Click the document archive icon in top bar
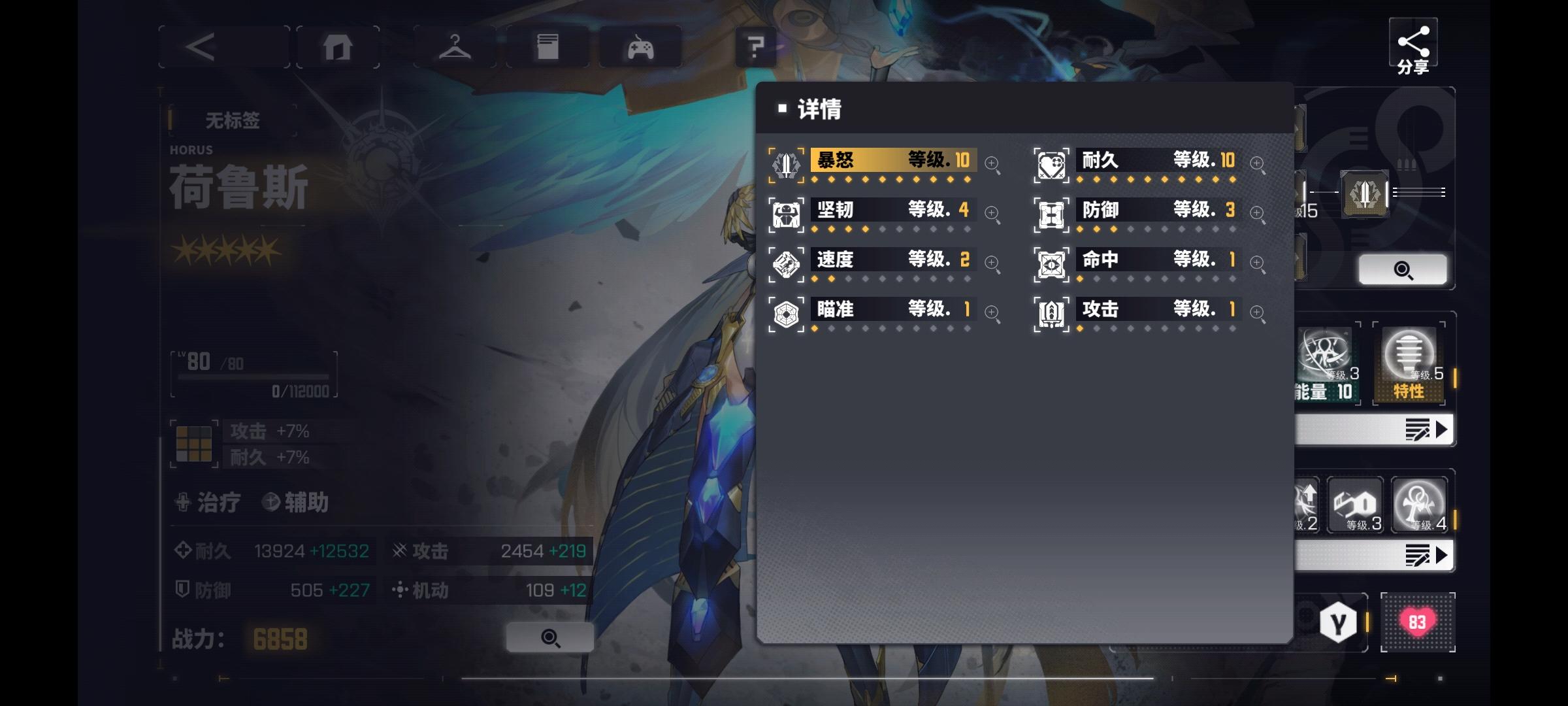The image size is (1568, 706). coord(547,46)
